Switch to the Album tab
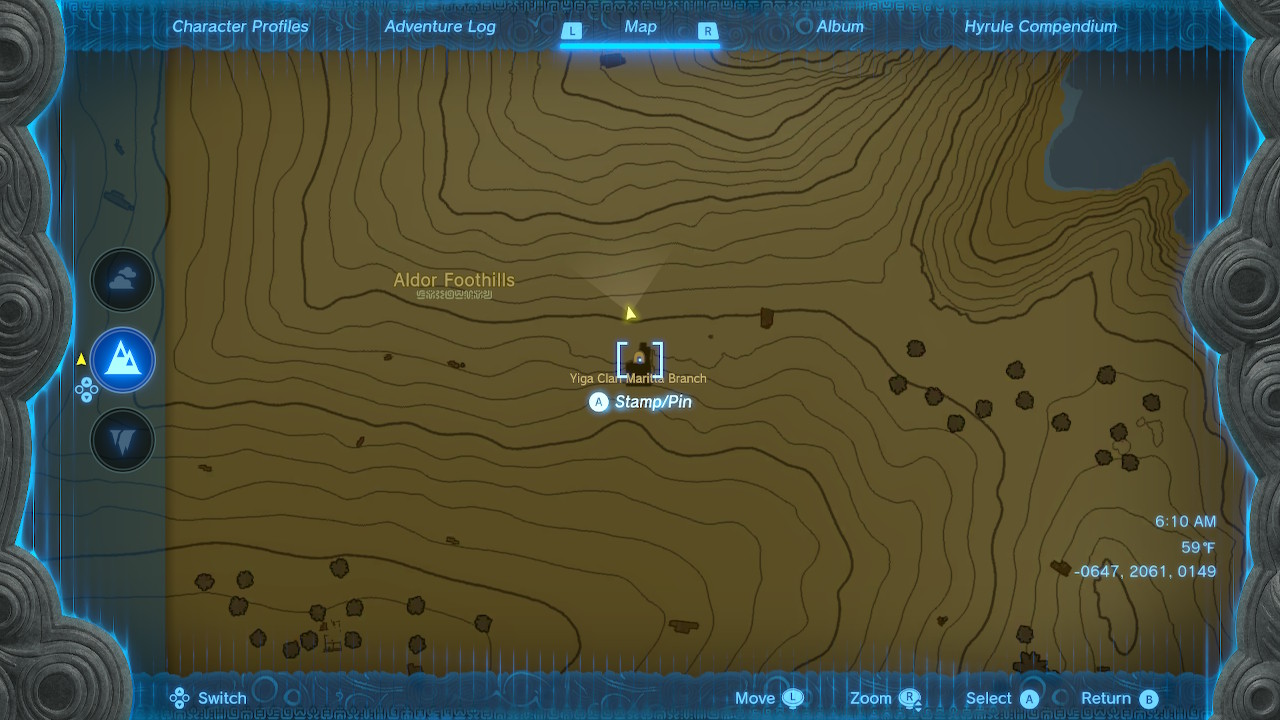1280x720 pixels. coord(838,26)
